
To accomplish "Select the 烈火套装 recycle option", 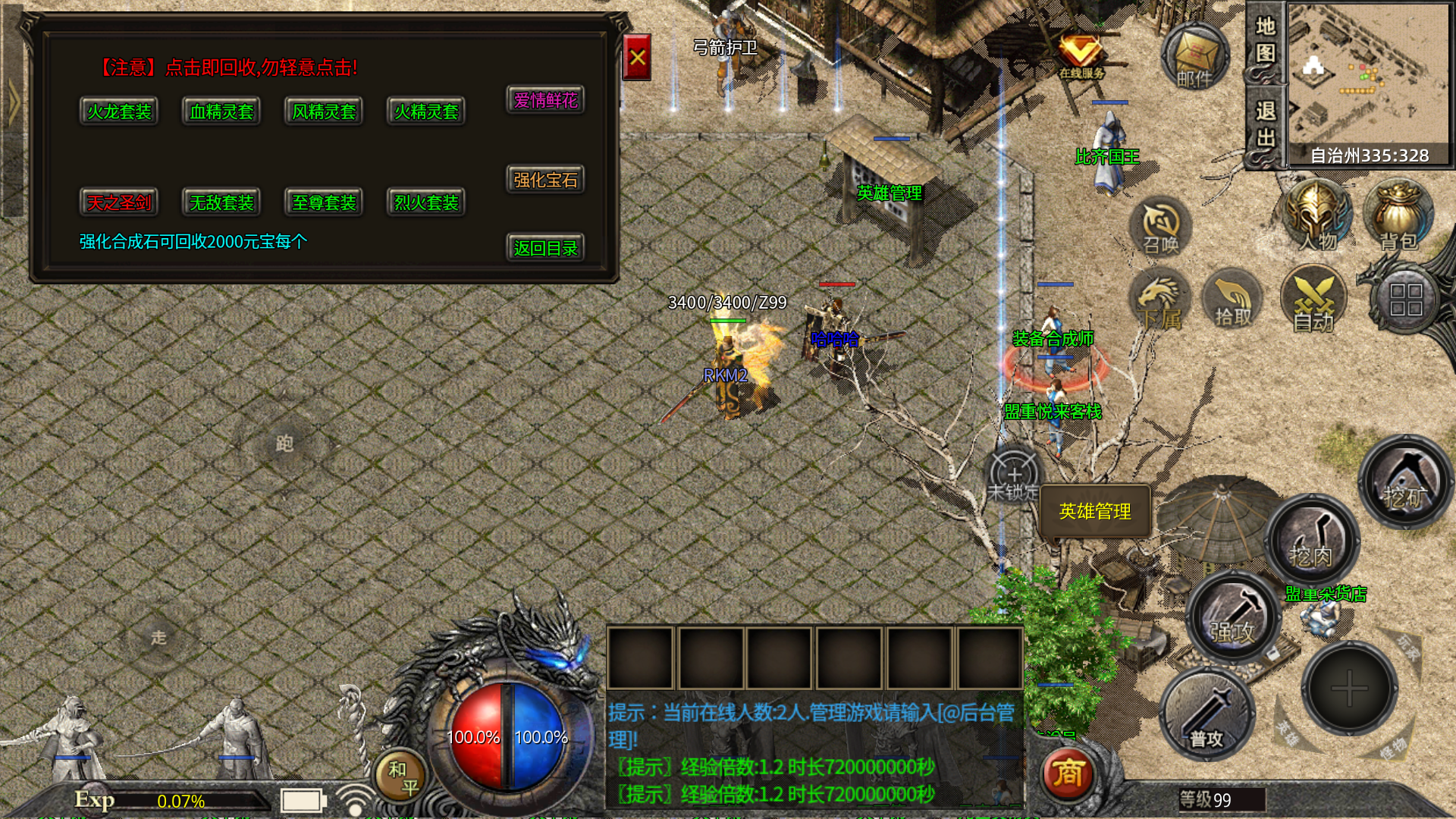I will coord(426,202).
